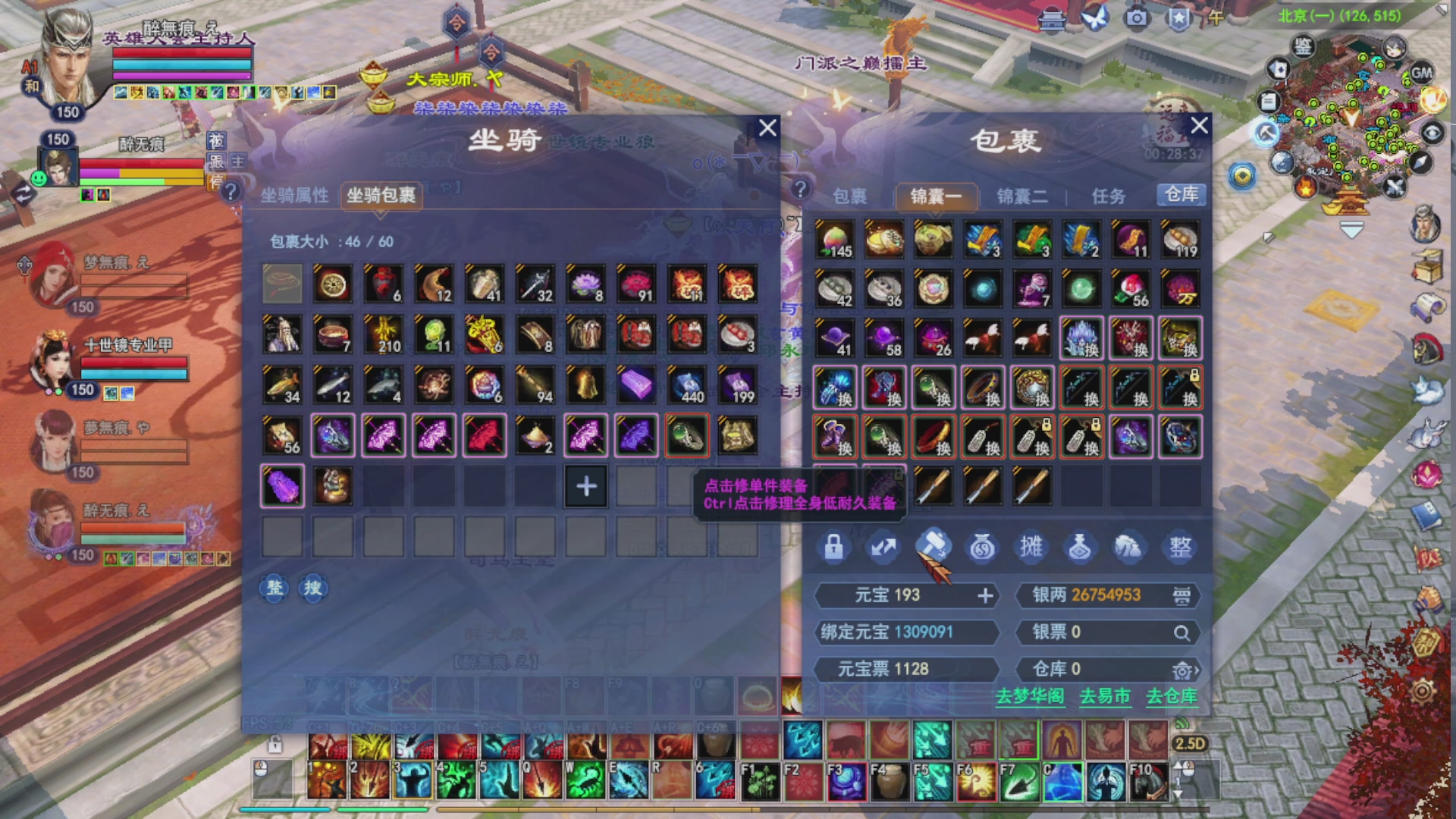Click the 整 sort icon in mount bag panel
The height and width of the screenshot is (819, 1456).
[273, 588]
